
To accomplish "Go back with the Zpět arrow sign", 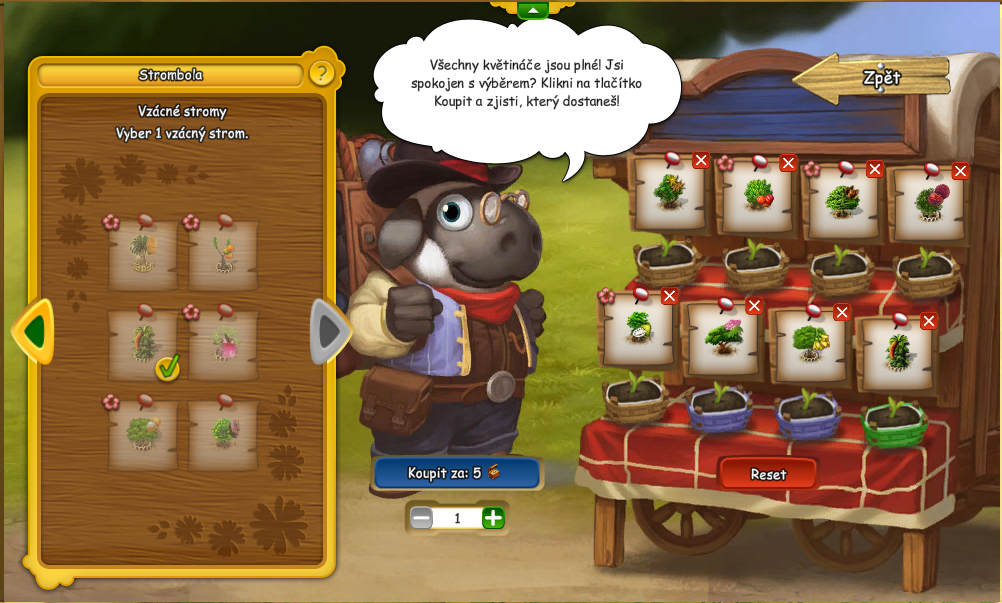I will [872, 79].
